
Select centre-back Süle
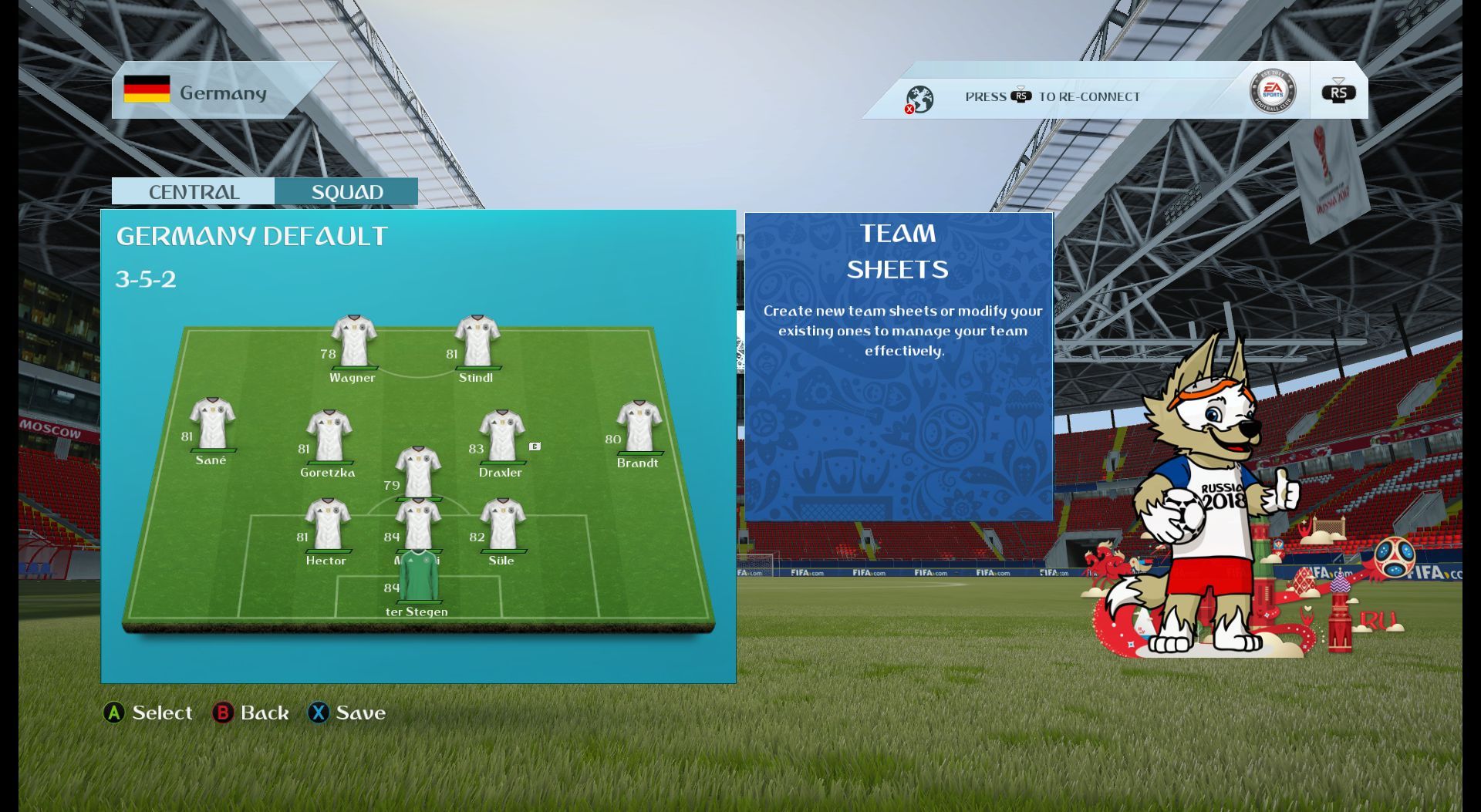(503, 525)
